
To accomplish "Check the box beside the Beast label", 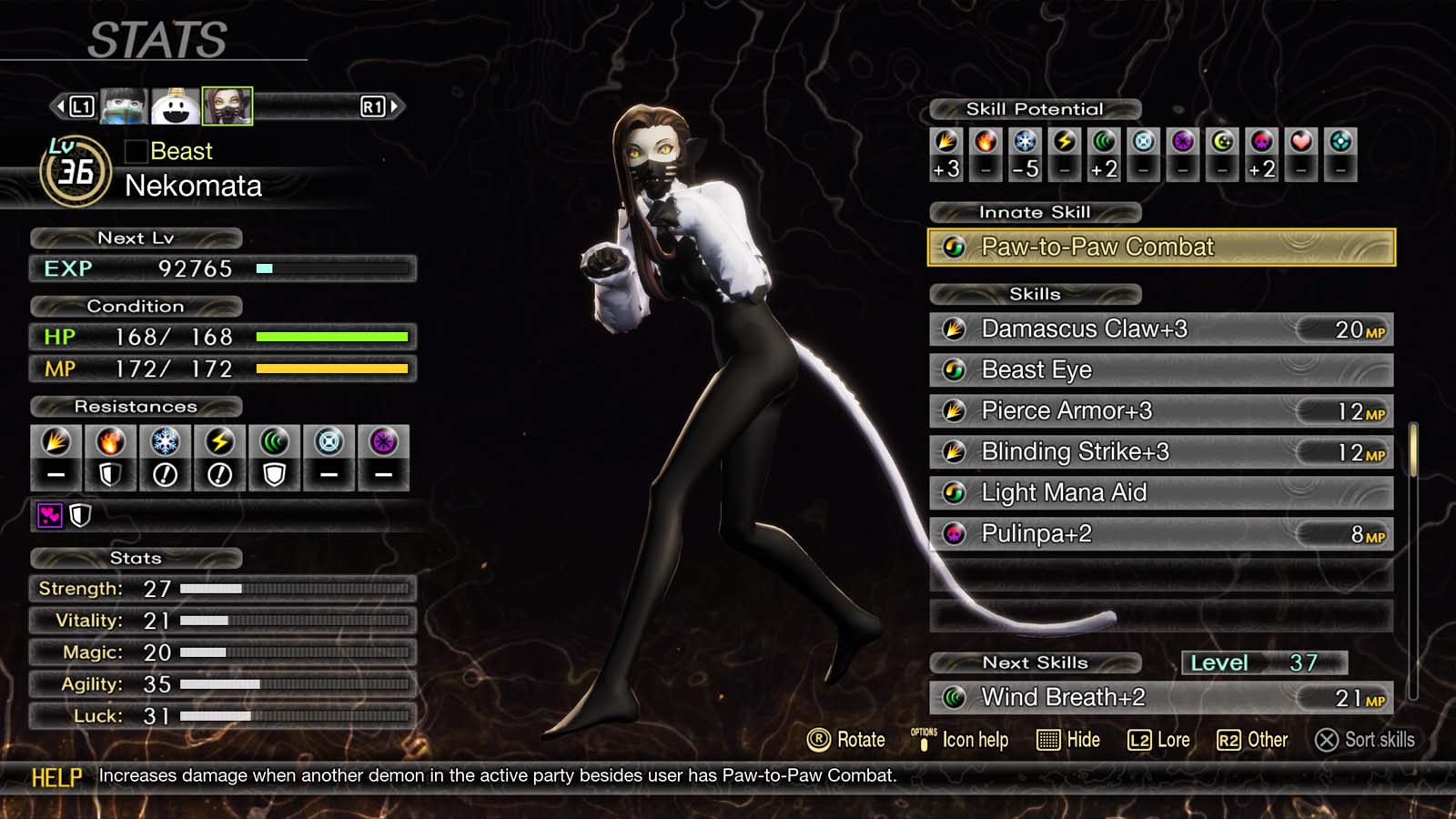I will click(136, 151).
